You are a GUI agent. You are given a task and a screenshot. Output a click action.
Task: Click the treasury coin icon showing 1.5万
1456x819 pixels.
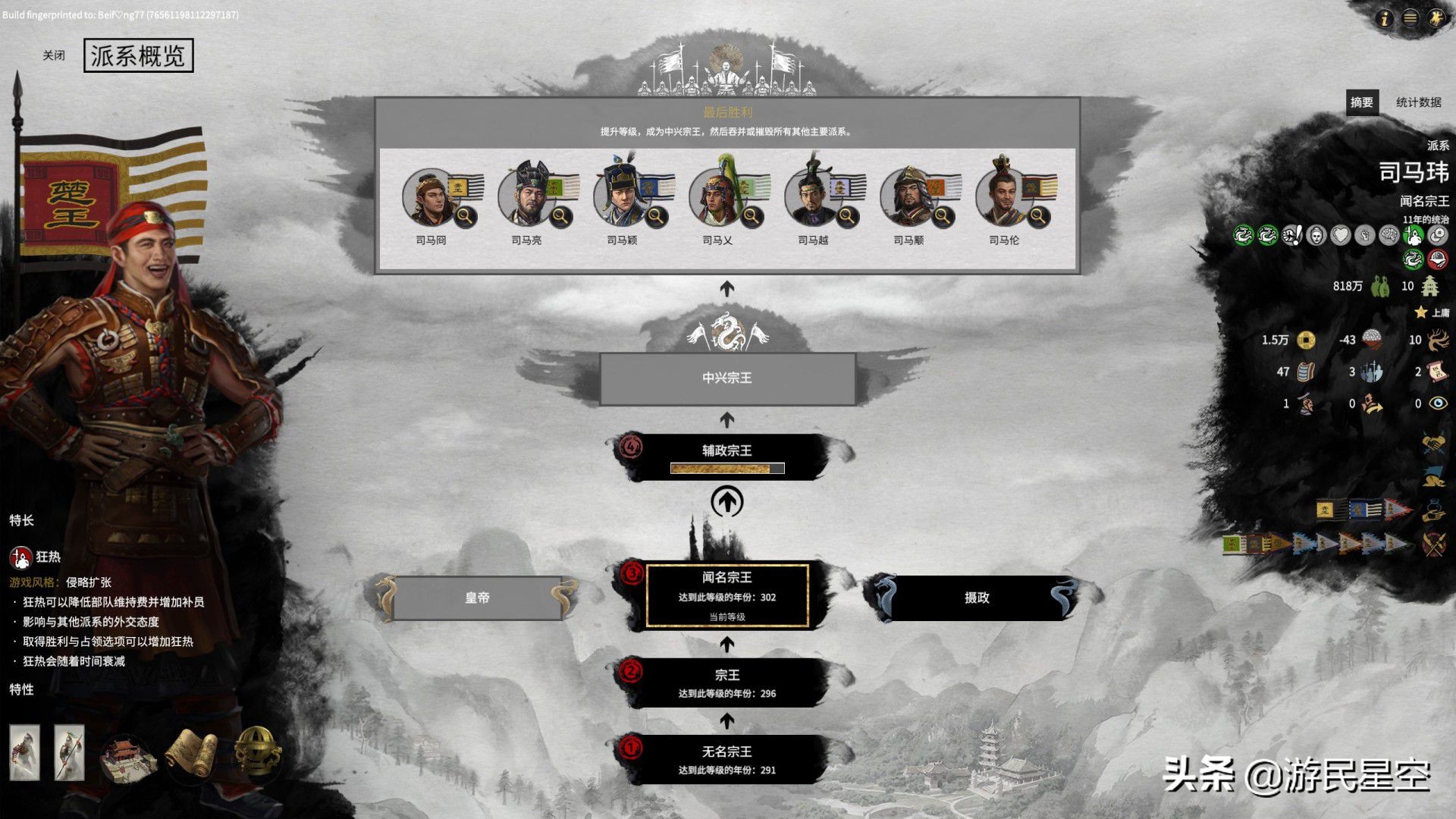[x=1304, y=340]
